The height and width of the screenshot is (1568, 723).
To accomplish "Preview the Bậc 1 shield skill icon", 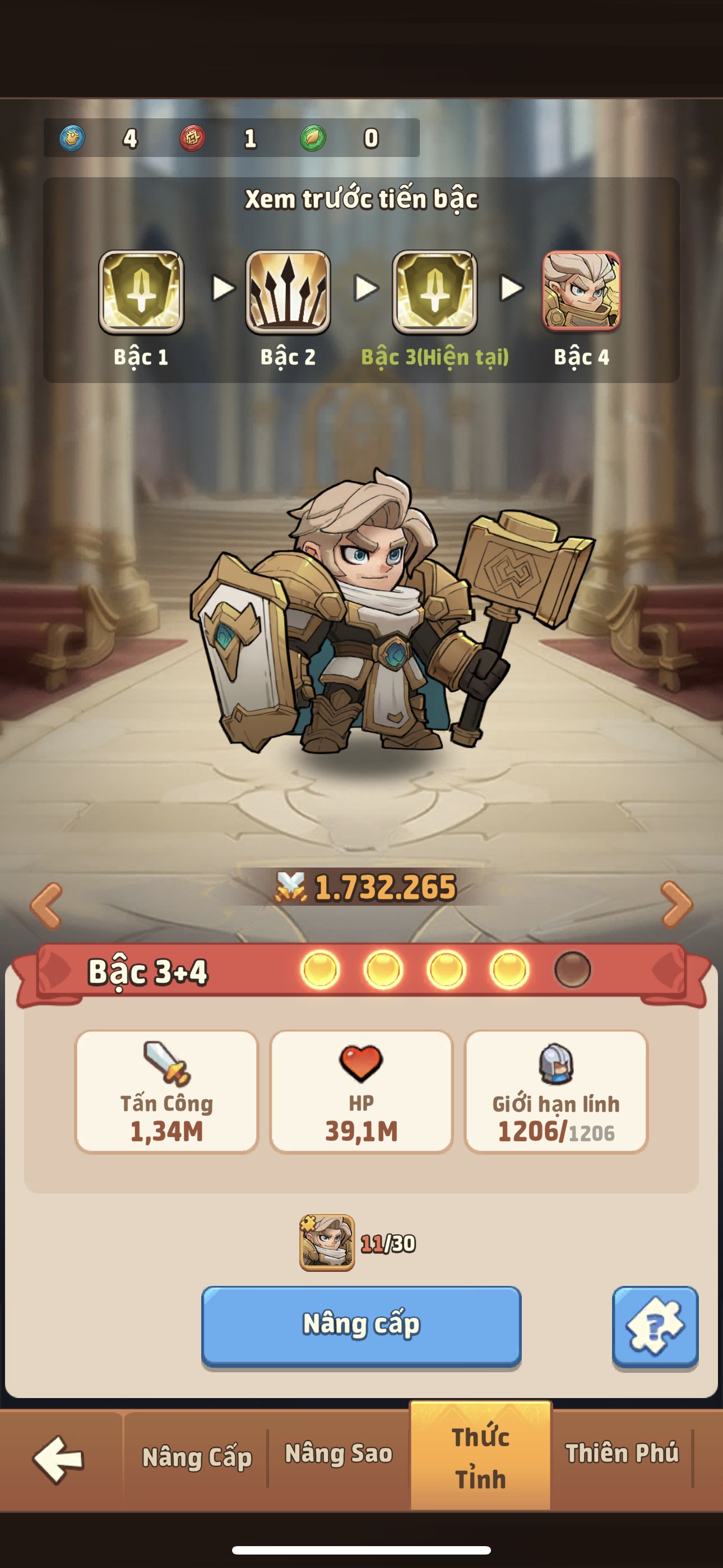I will [141, 292].
